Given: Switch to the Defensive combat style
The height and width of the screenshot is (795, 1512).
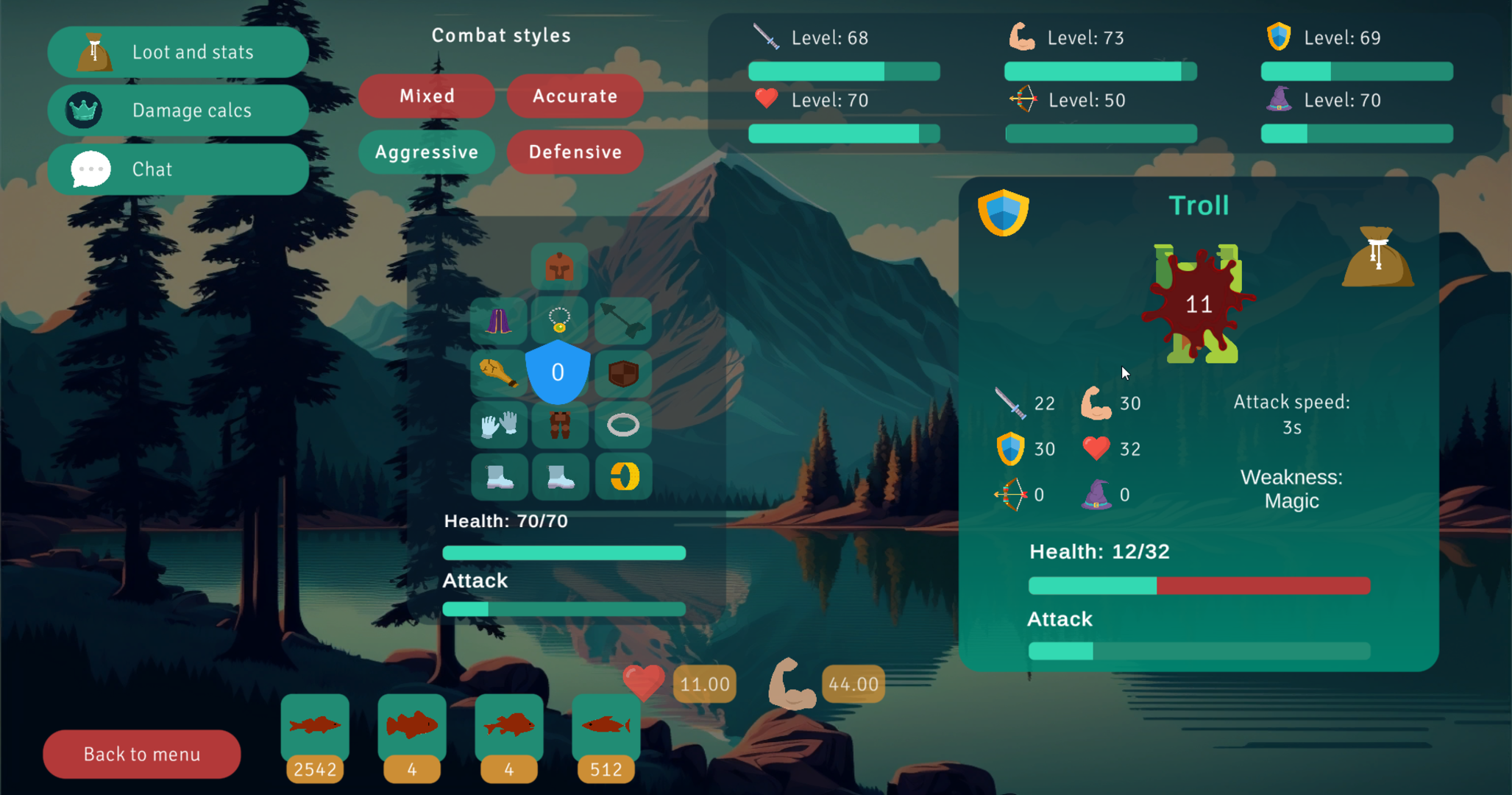Looking at the screenshot, I should click(575, 152).
